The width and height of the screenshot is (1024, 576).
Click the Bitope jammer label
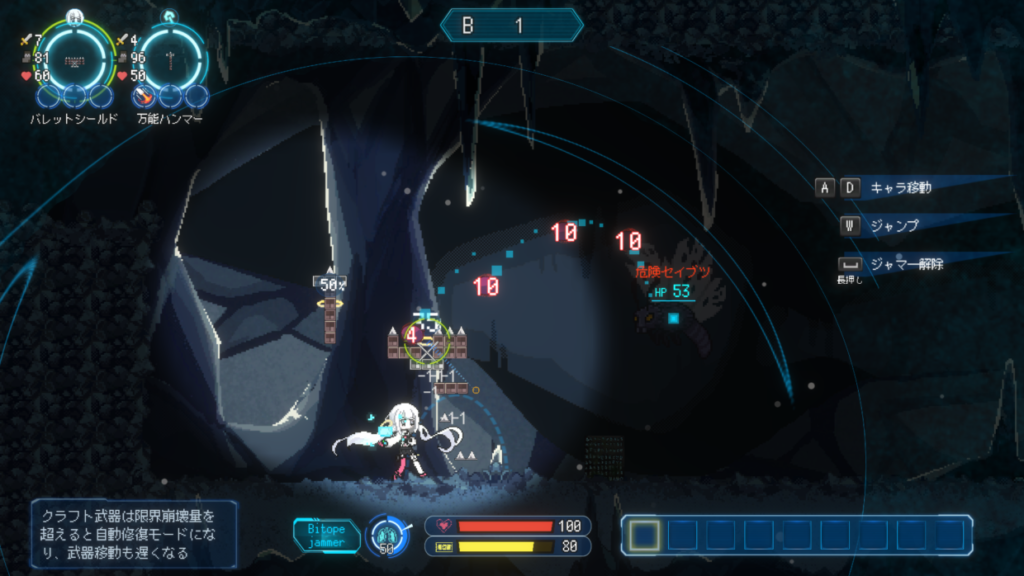tap(326, 535)
